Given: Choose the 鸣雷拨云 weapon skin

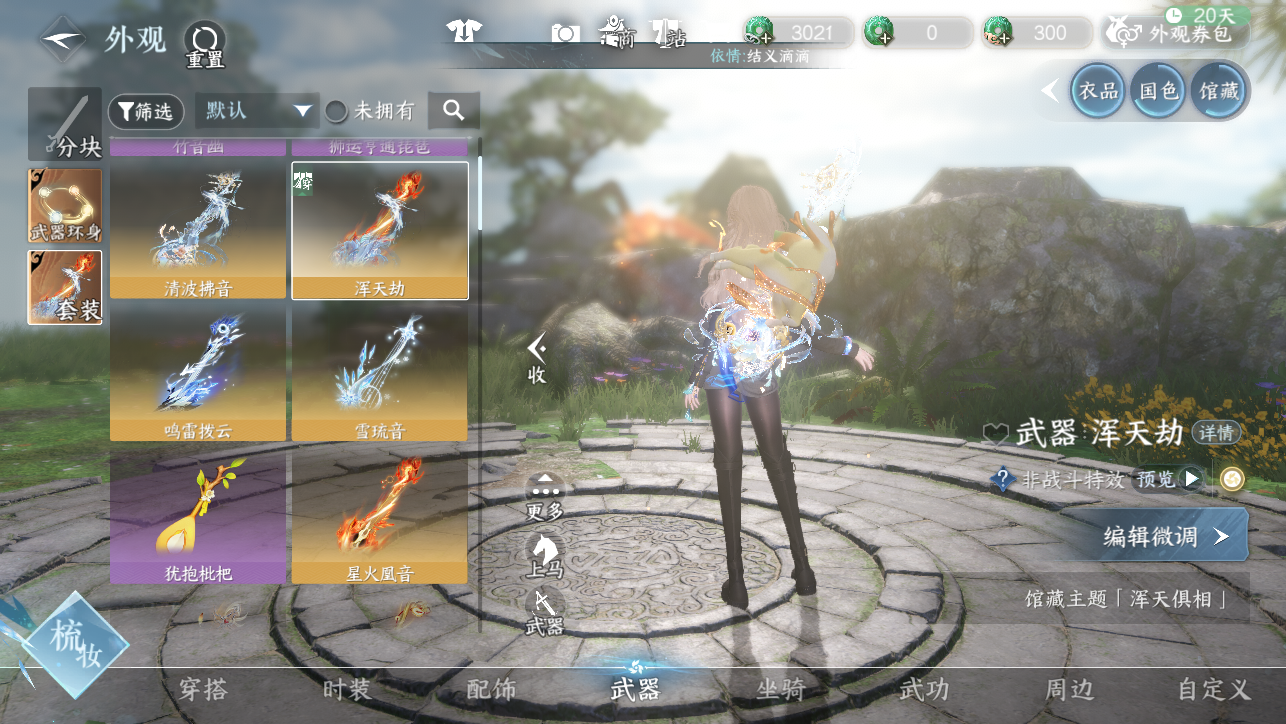Looking at the screenshot, I should (x=198, y=373).
